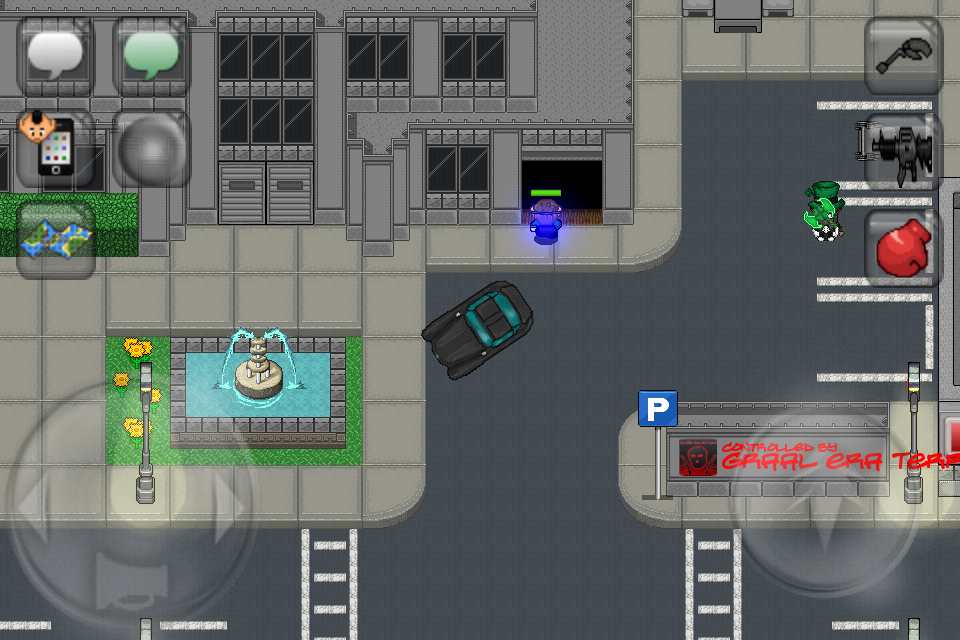The image size is (960, 640).
Task: Open the green speech bubble messages
Action: click(x=151, y=56)
